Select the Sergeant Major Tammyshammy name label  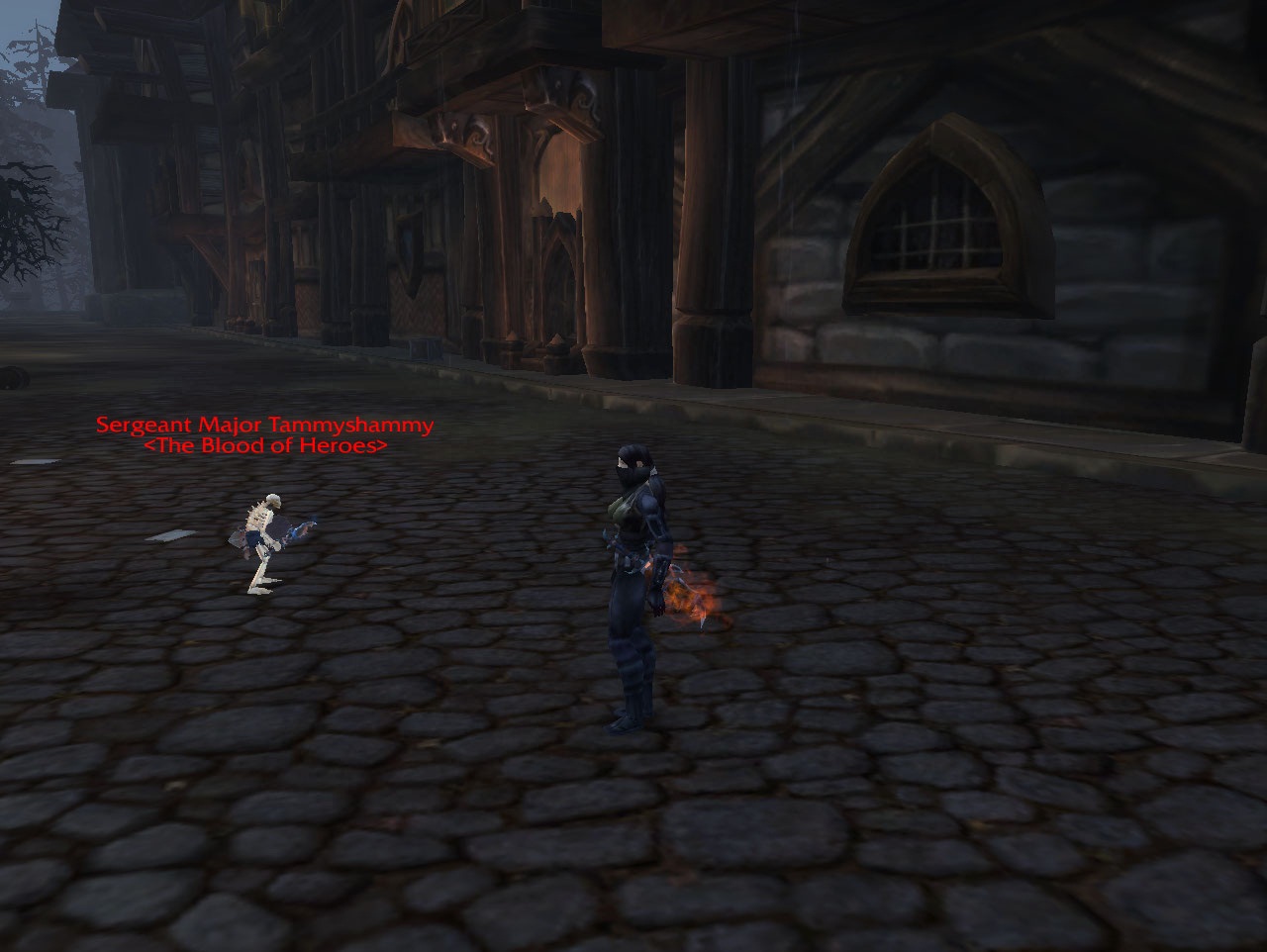[264, 426]
